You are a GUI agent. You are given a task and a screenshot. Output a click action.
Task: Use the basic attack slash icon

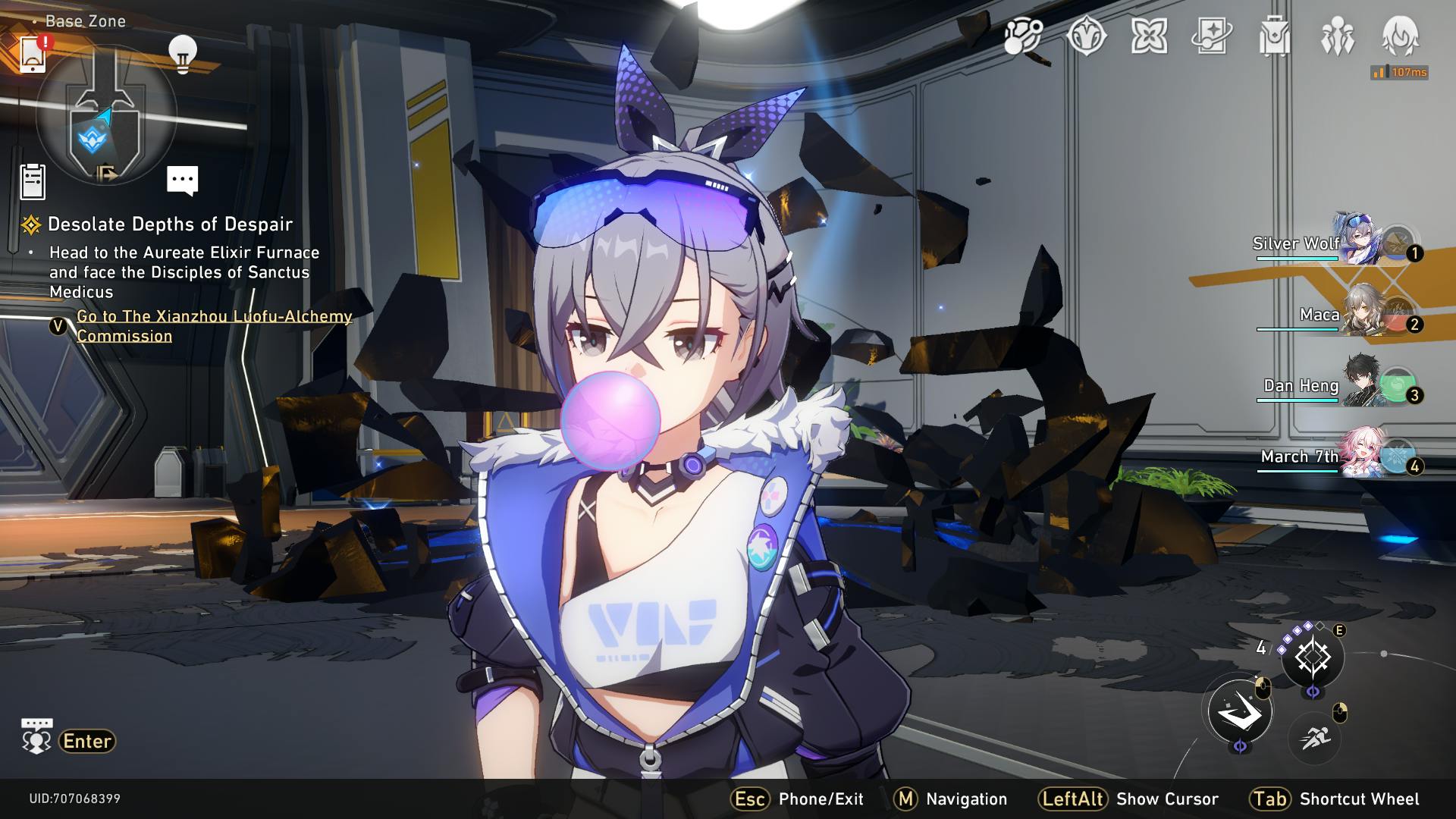(x=1240, y=711)
